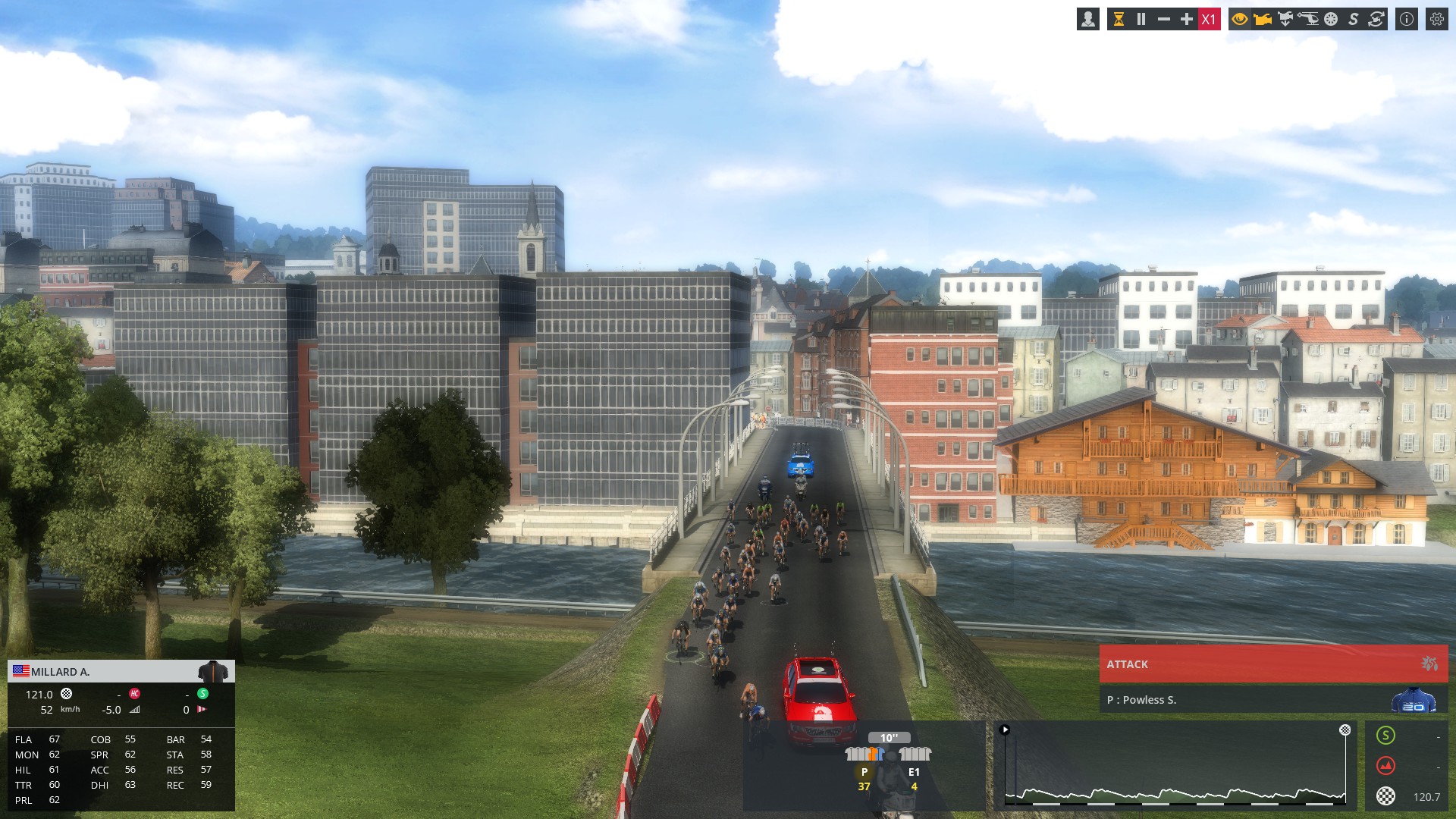Pause the race simulation
The height and width of the screenshot is (819, 1456).
coord(1141,20)
